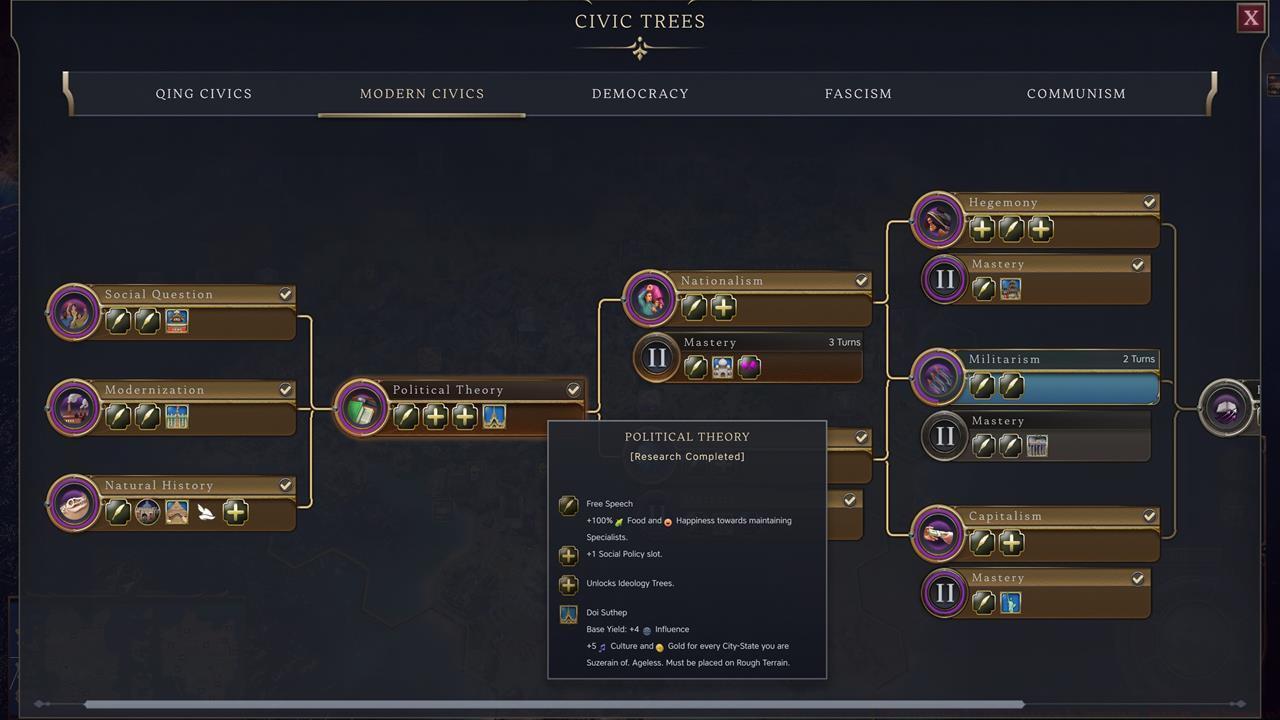Click the Capitalism handshake civic icon
The width and height of the screenshot is (1280, 720).
[x=937, y=534]
